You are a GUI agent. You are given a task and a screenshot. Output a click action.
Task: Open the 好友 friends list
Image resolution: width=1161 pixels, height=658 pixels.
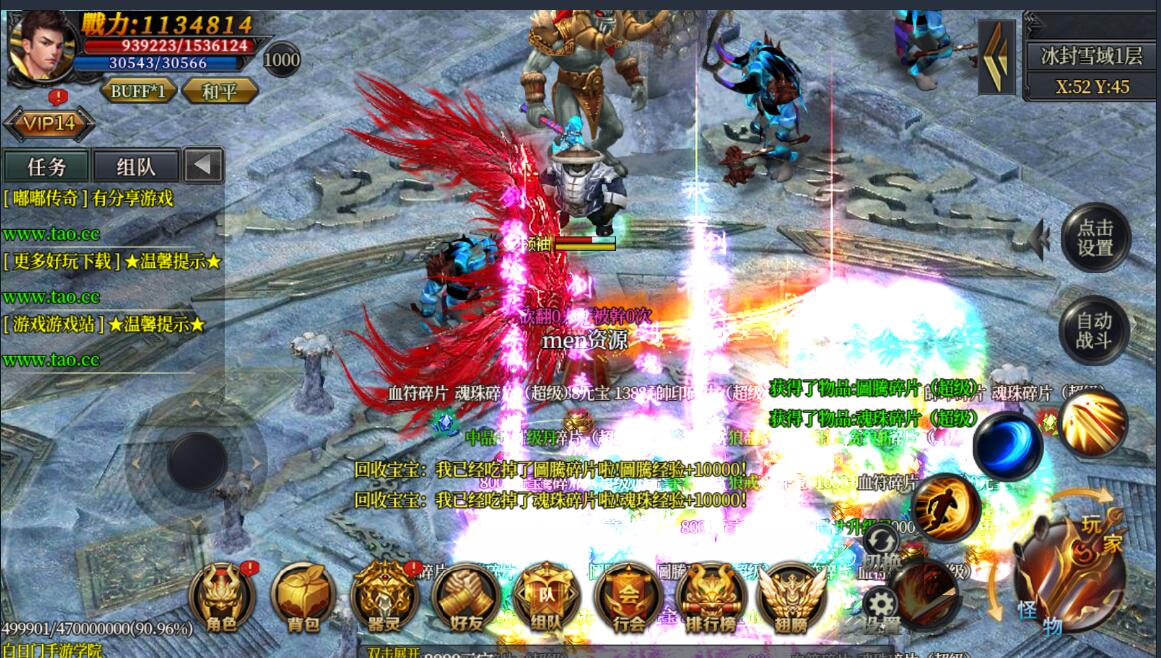point(466,599)
